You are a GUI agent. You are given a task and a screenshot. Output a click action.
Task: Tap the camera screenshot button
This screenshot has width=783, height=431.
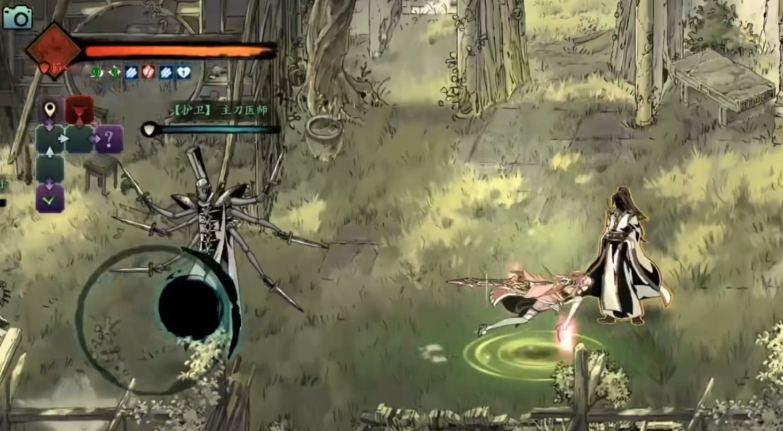point(17,16)
